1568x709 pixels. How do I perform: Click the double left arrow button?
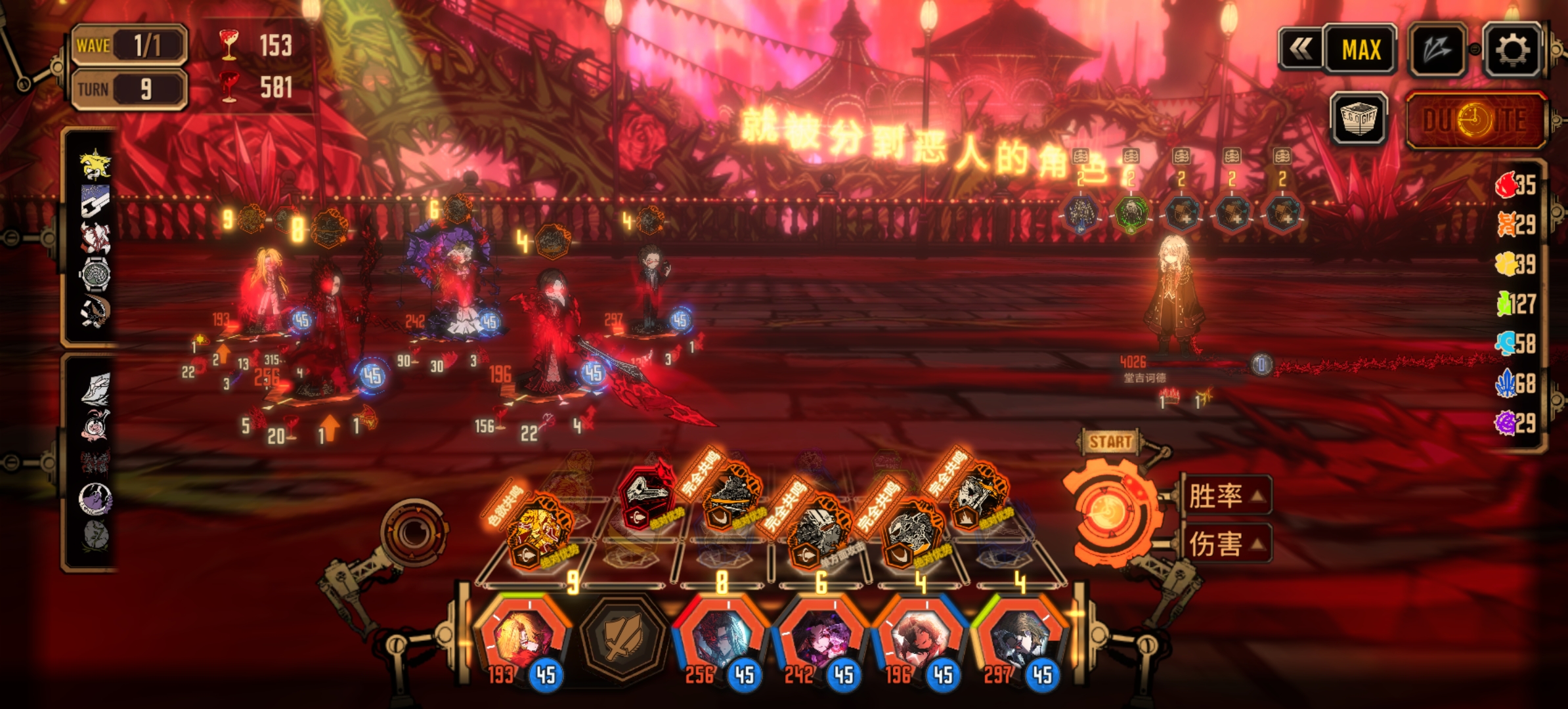click(1300, 49)
